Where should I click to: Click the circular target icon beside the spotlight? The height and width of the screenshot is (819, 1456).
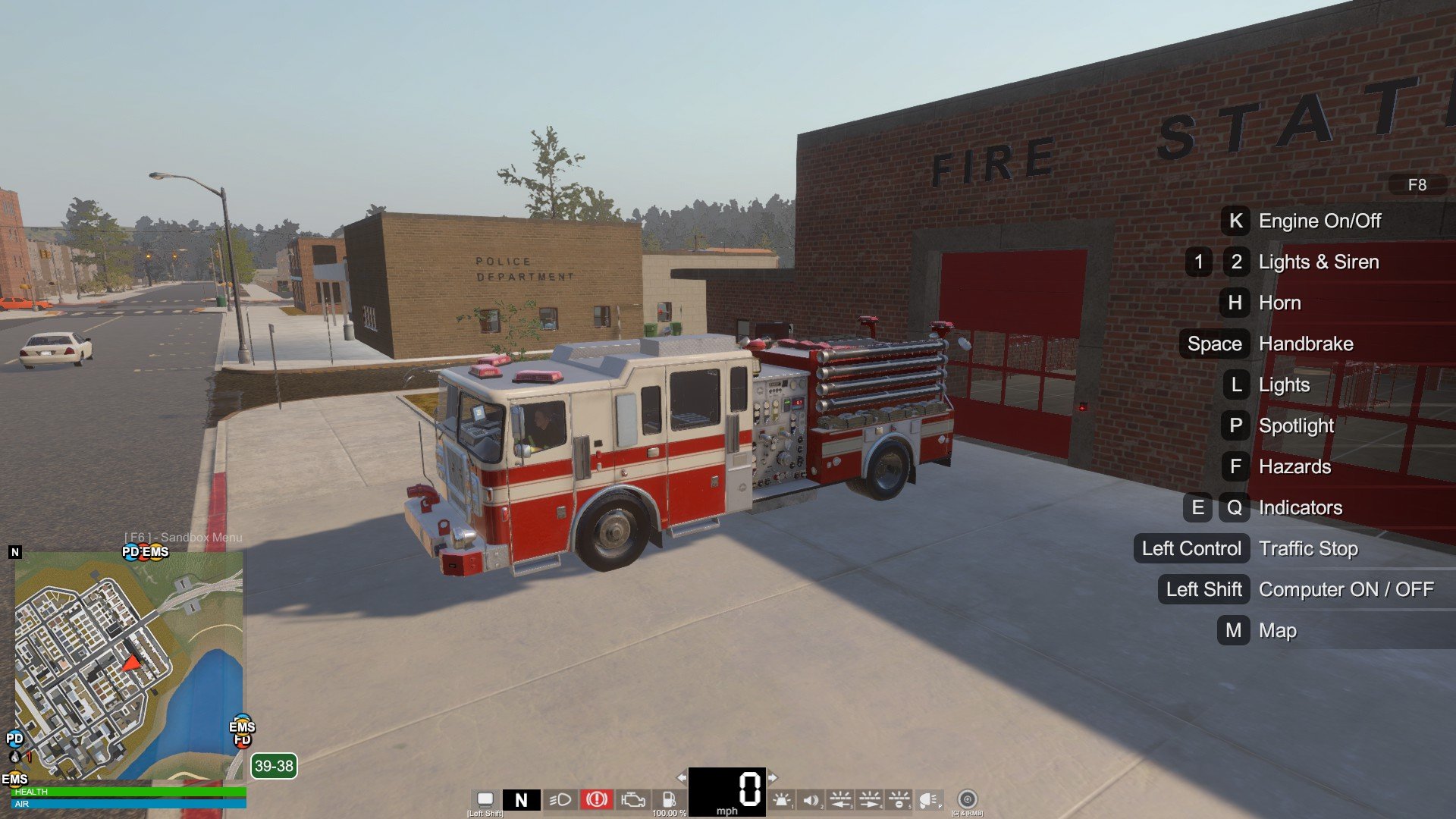pyautogui.click(x=967, y=799)
